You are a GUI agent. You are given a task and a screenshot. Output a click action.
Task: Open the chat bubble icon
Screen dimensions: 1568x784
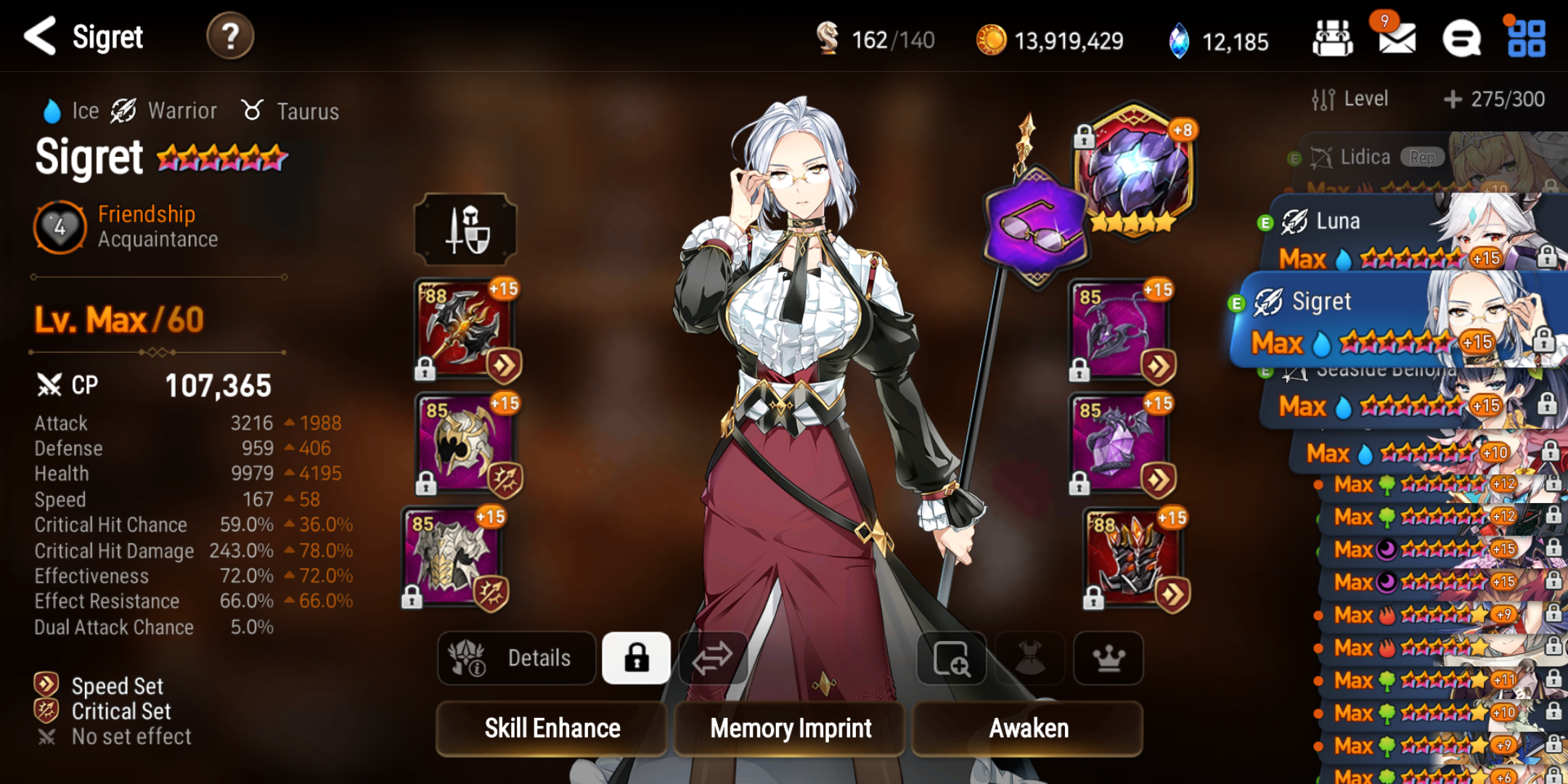(x=1461, y=38)
